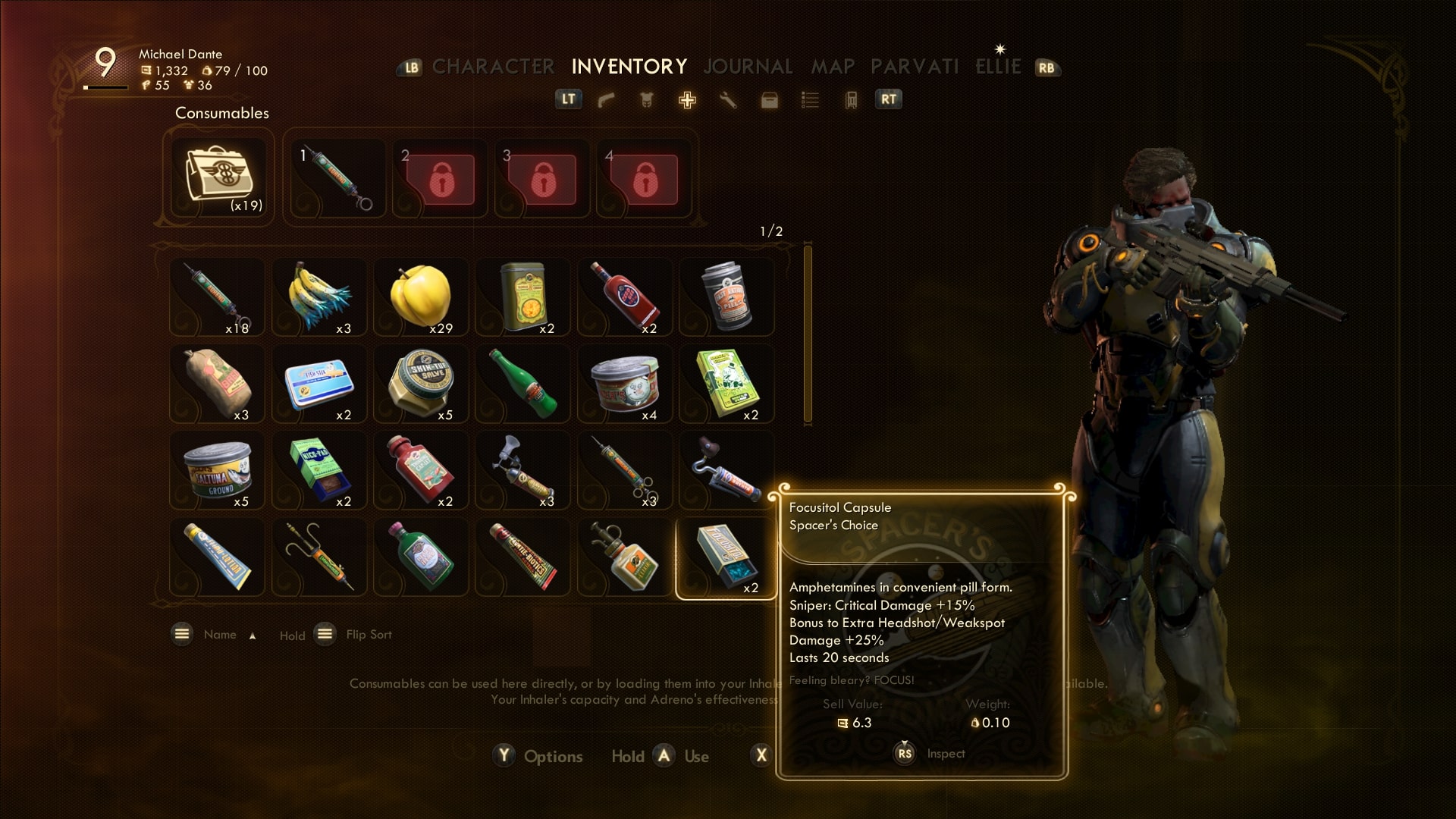1456x819 pixels.
Task: Select the first inhaler syringe slot
Action: [337, 178]
